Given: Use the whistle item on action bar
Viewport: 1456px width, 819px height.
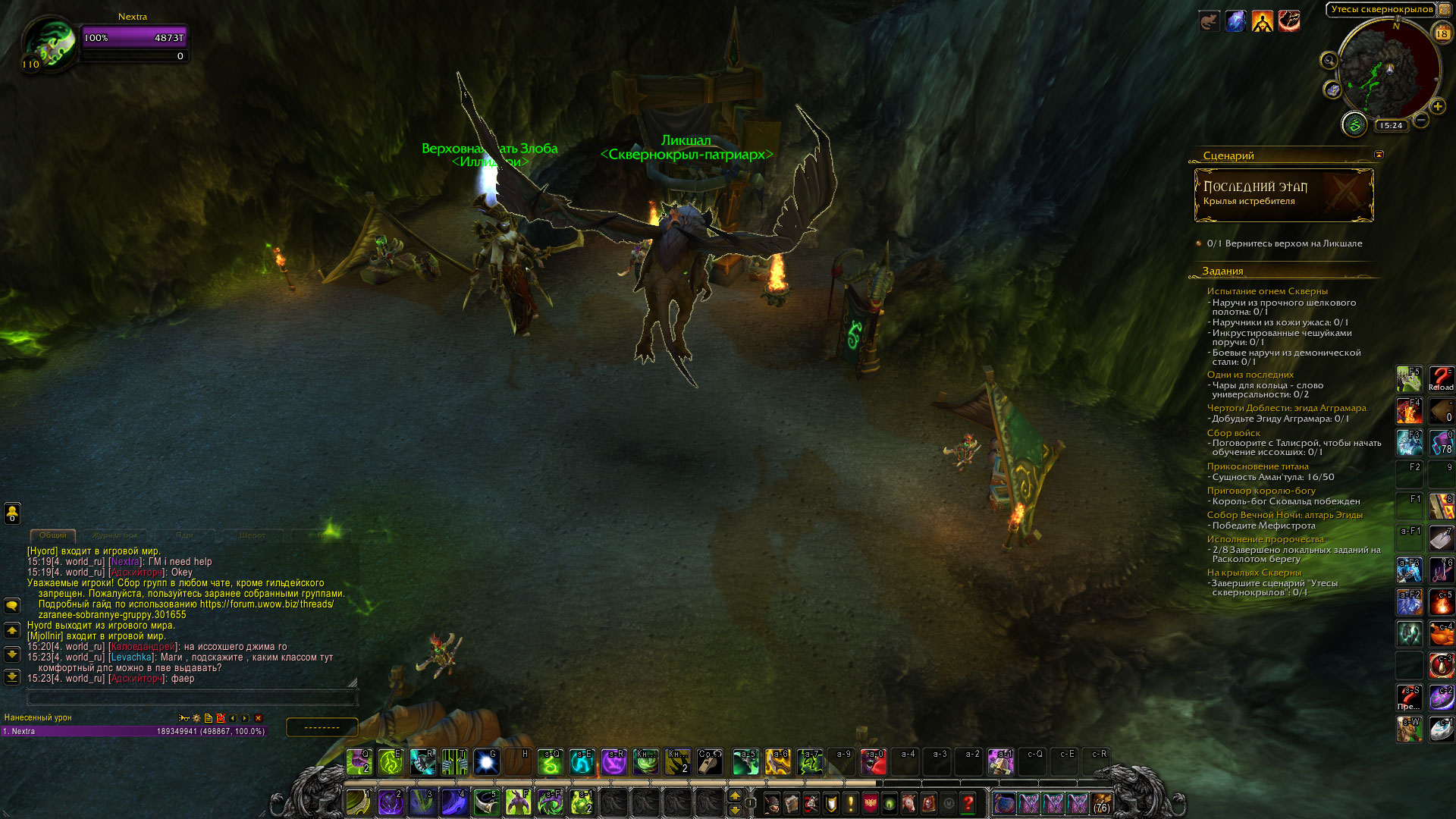Looking at the screenshot, I should coord(710,762).
